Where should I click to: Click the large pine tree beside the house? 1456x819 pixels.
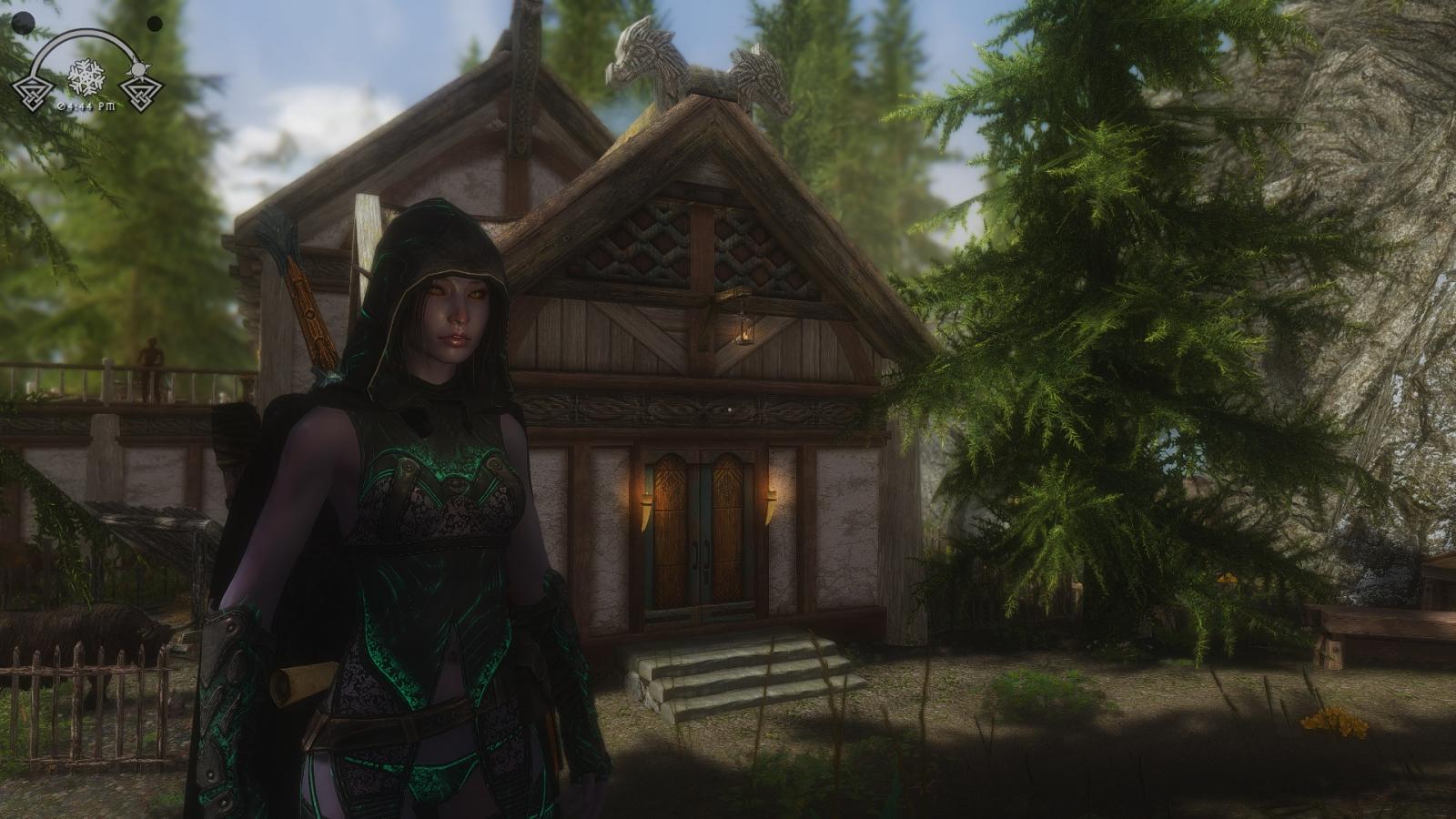1074,318
